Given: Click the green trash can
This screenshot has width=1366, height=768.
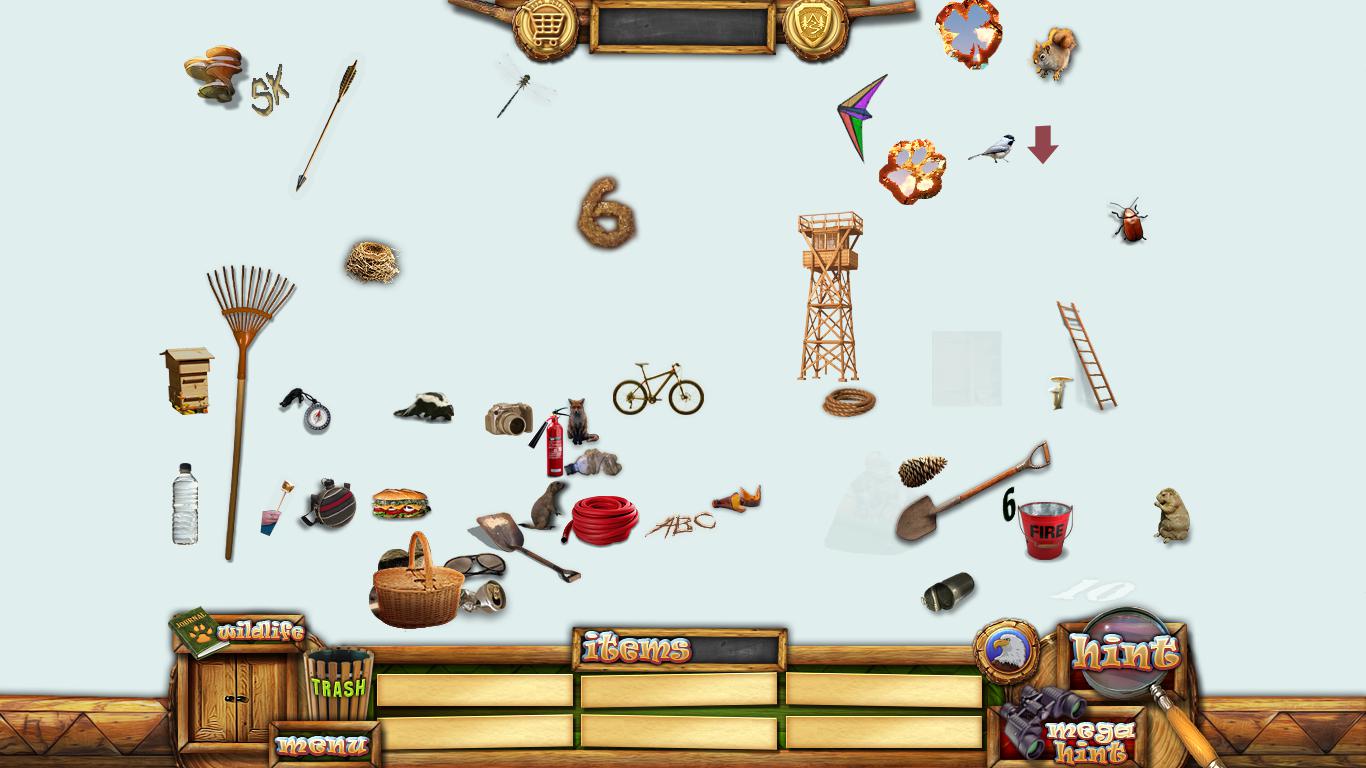Looking at the screenshot, I should pyautogui.click(x=338, y=685).
